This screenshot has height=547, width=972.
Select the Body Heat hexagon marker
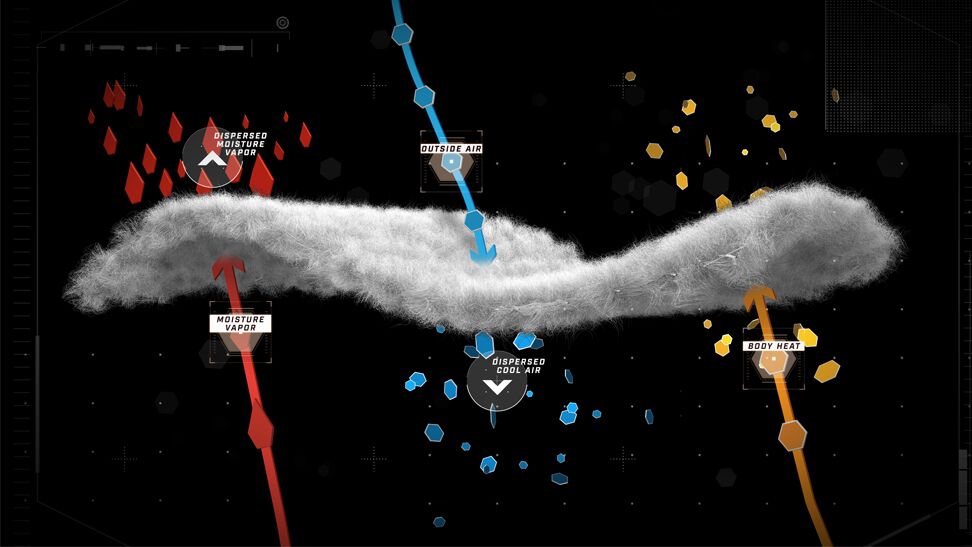773,362
